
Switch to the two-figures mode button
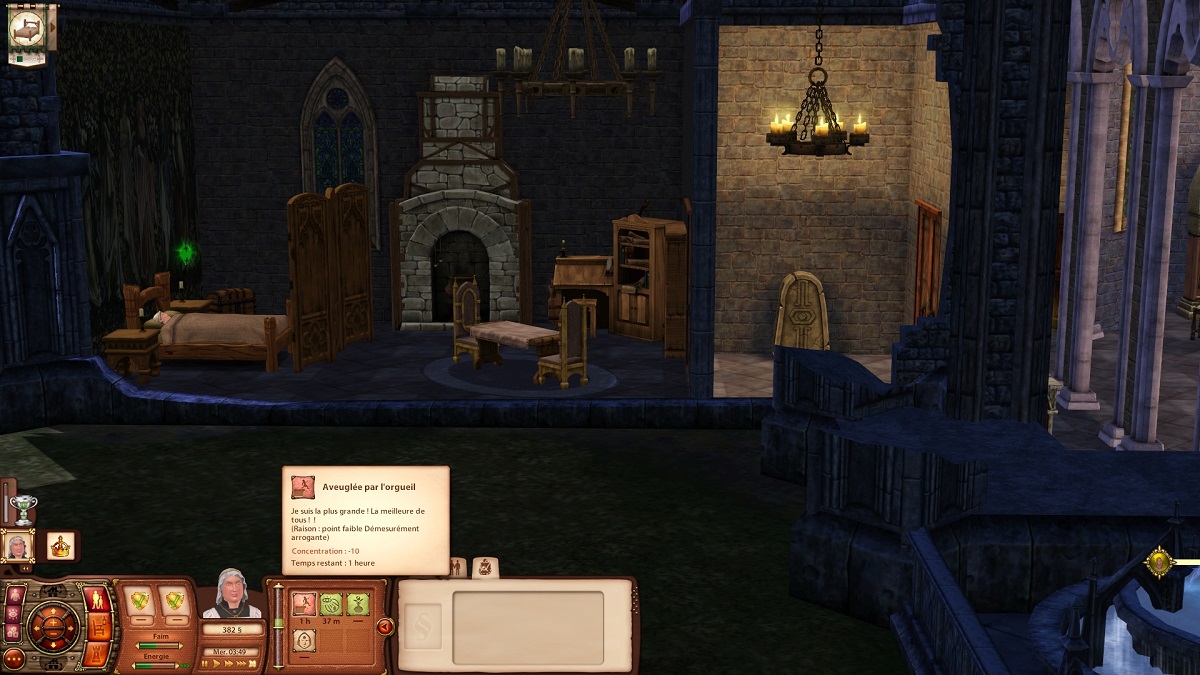[99, 600]
